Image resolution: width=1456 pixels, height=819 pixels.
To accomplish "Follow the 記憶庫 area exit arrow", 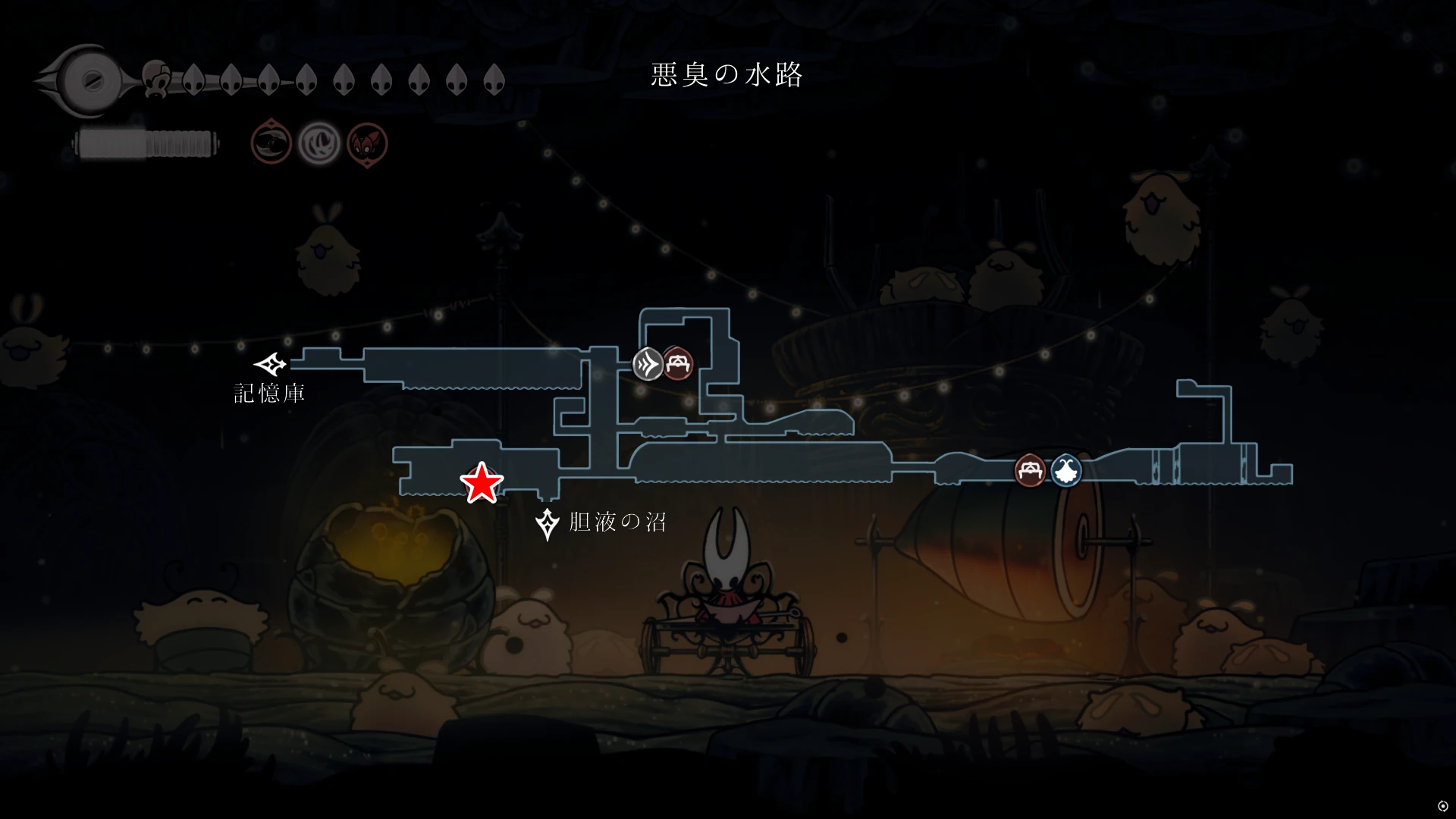I will click(270, 365).
